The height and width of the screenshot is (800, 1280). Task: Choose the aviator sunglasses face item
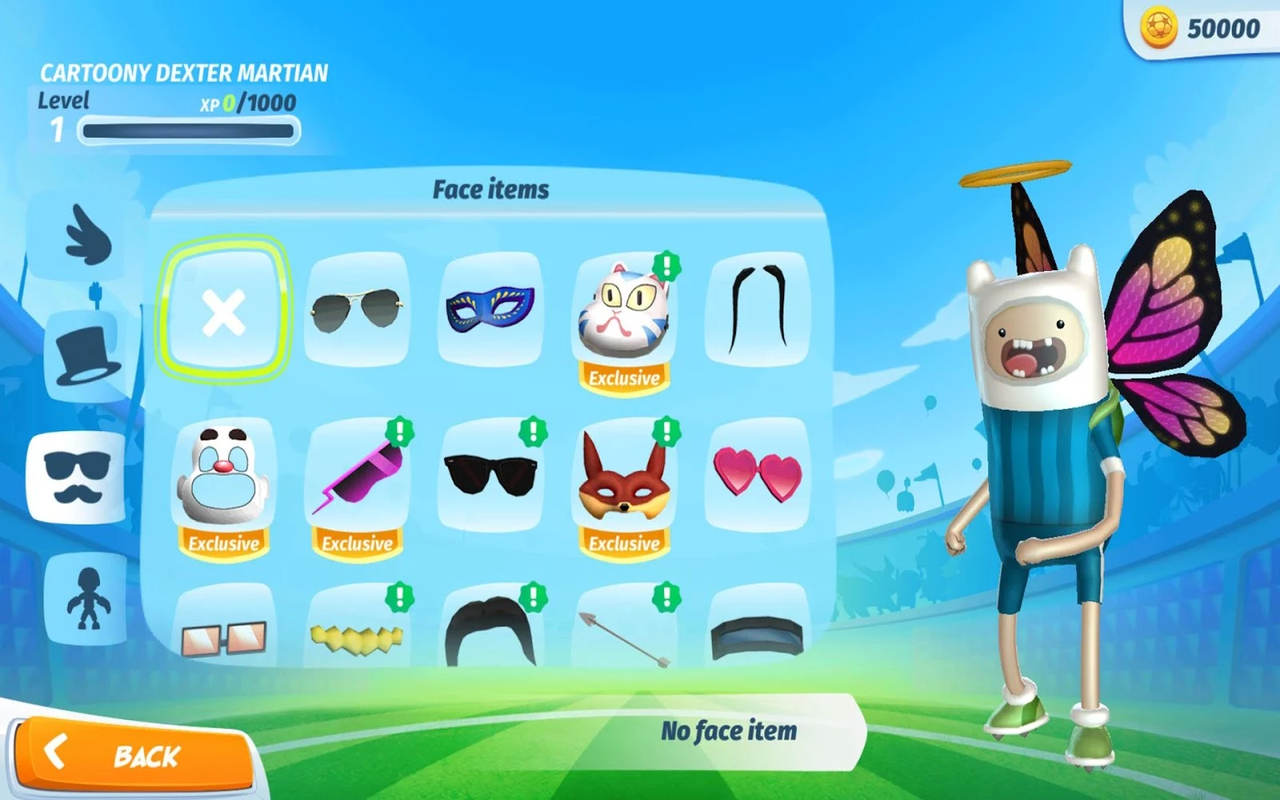point(357,310)
